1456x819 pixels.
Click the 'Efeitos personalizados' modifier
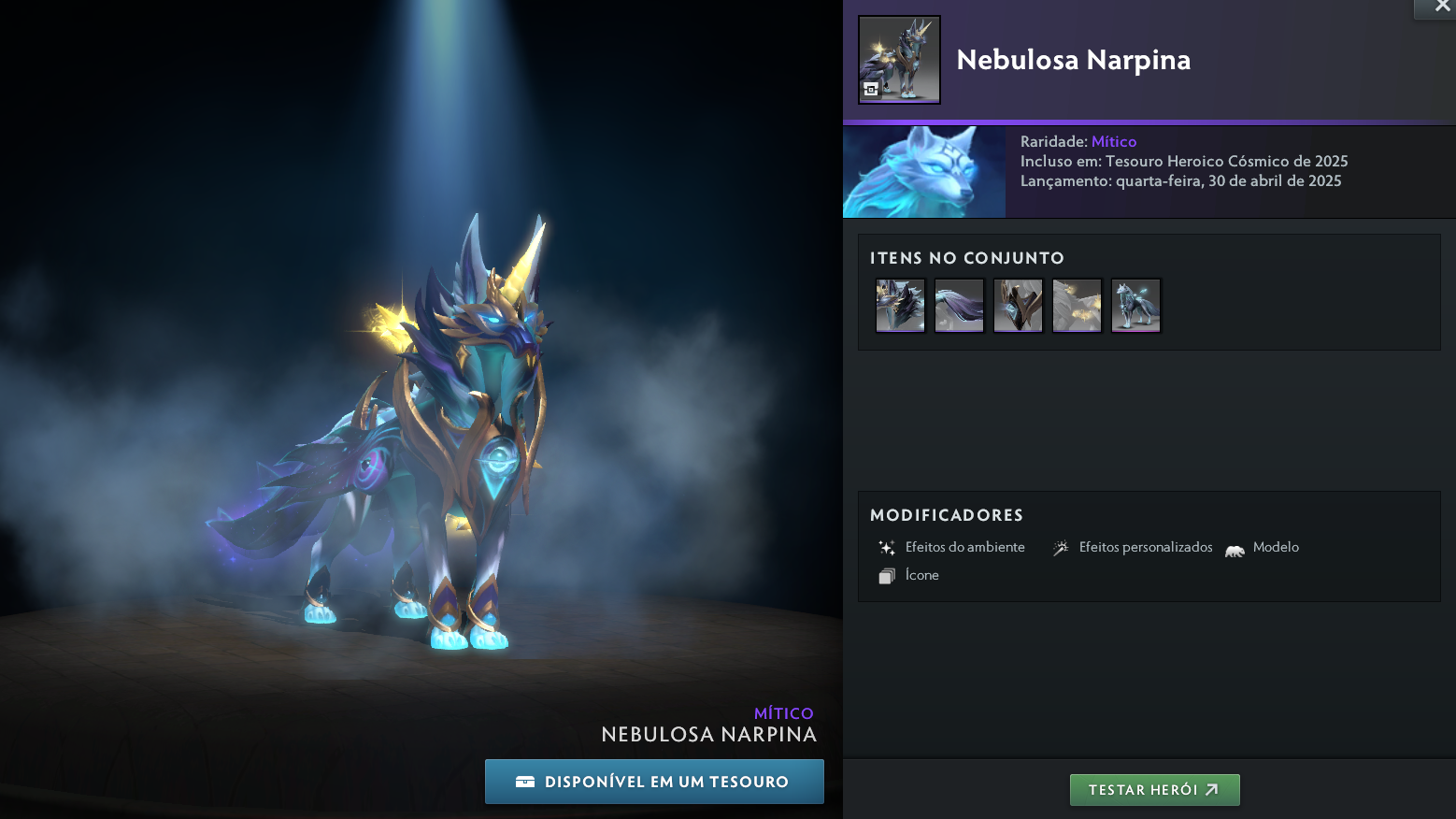point(1133,548)
